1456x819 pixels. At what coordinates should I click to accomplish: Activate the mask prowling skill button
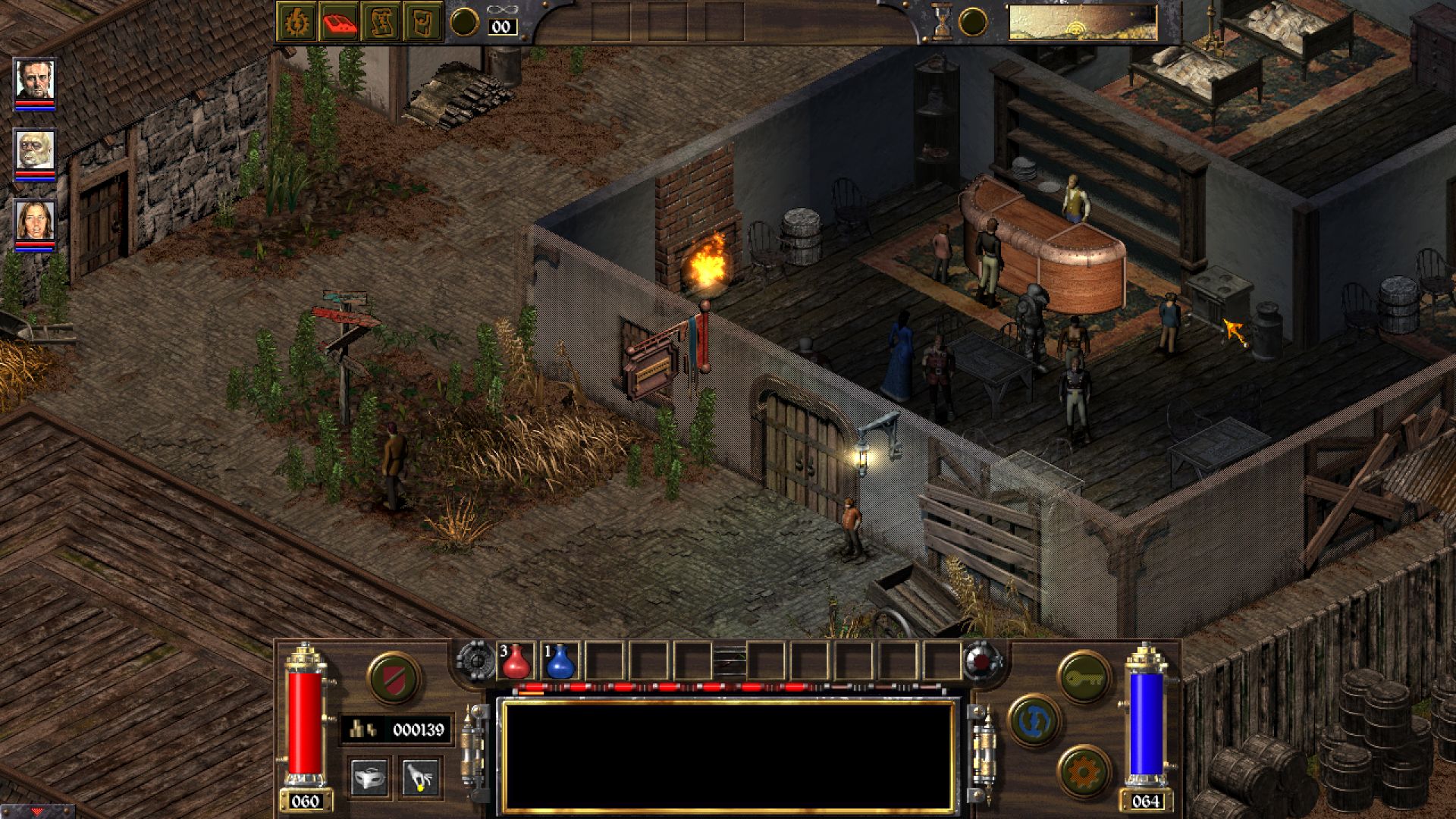(x=371, y=777)
